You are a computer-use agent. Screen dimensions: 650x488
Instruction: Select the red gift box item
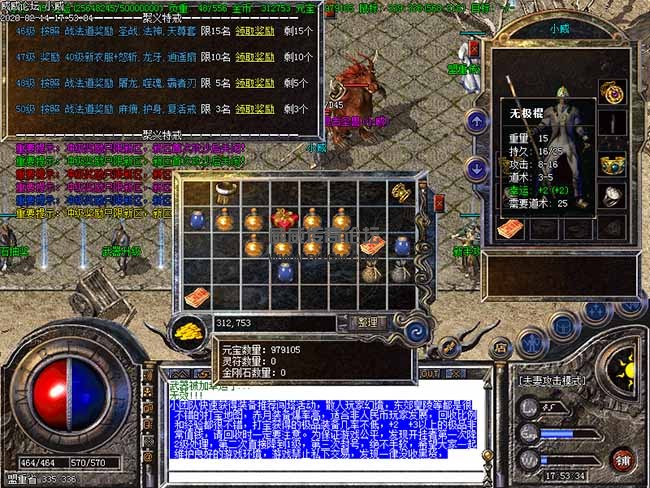pyautogui.click(x=284, y=218)
